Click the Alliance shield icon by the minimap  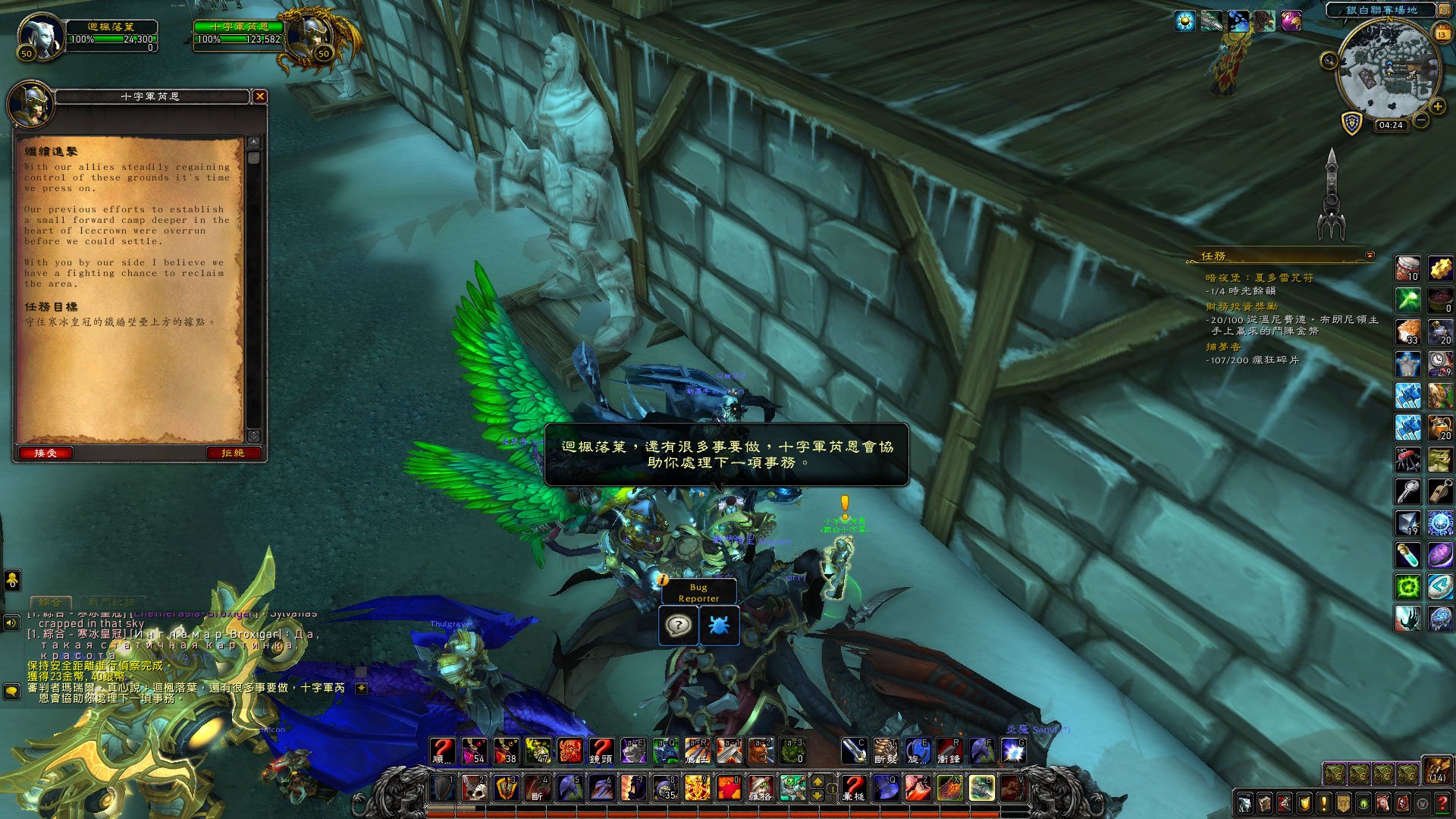(1352, 122)
